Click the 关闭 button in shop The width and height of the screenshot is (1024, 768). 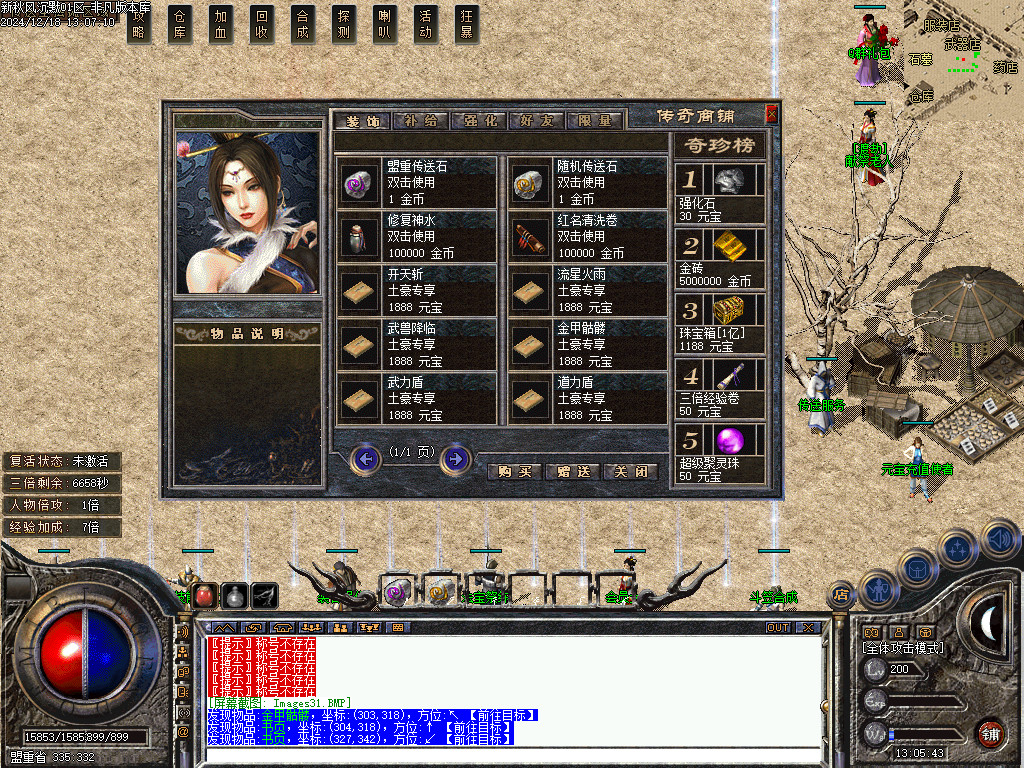point(631,471)
